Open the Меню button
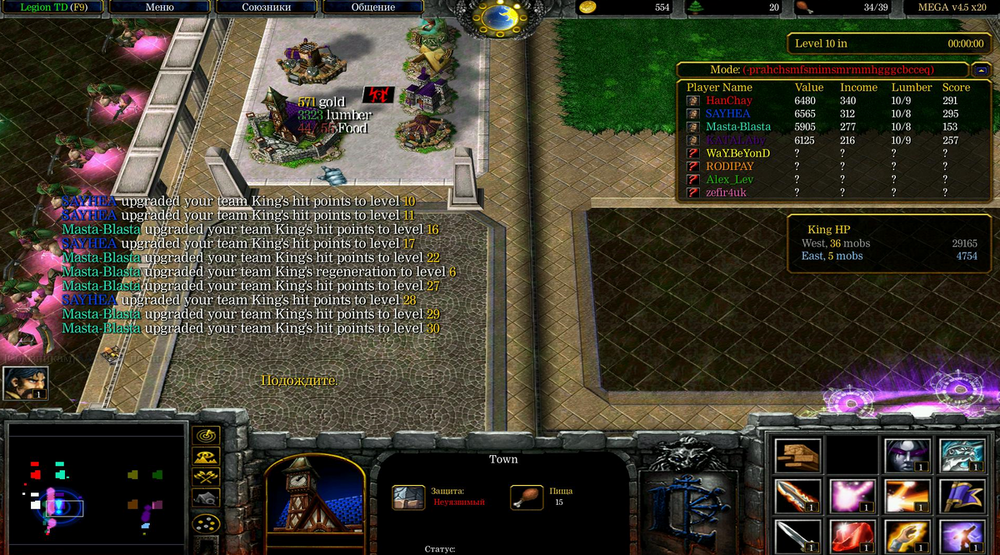 [x=159, y=8]
